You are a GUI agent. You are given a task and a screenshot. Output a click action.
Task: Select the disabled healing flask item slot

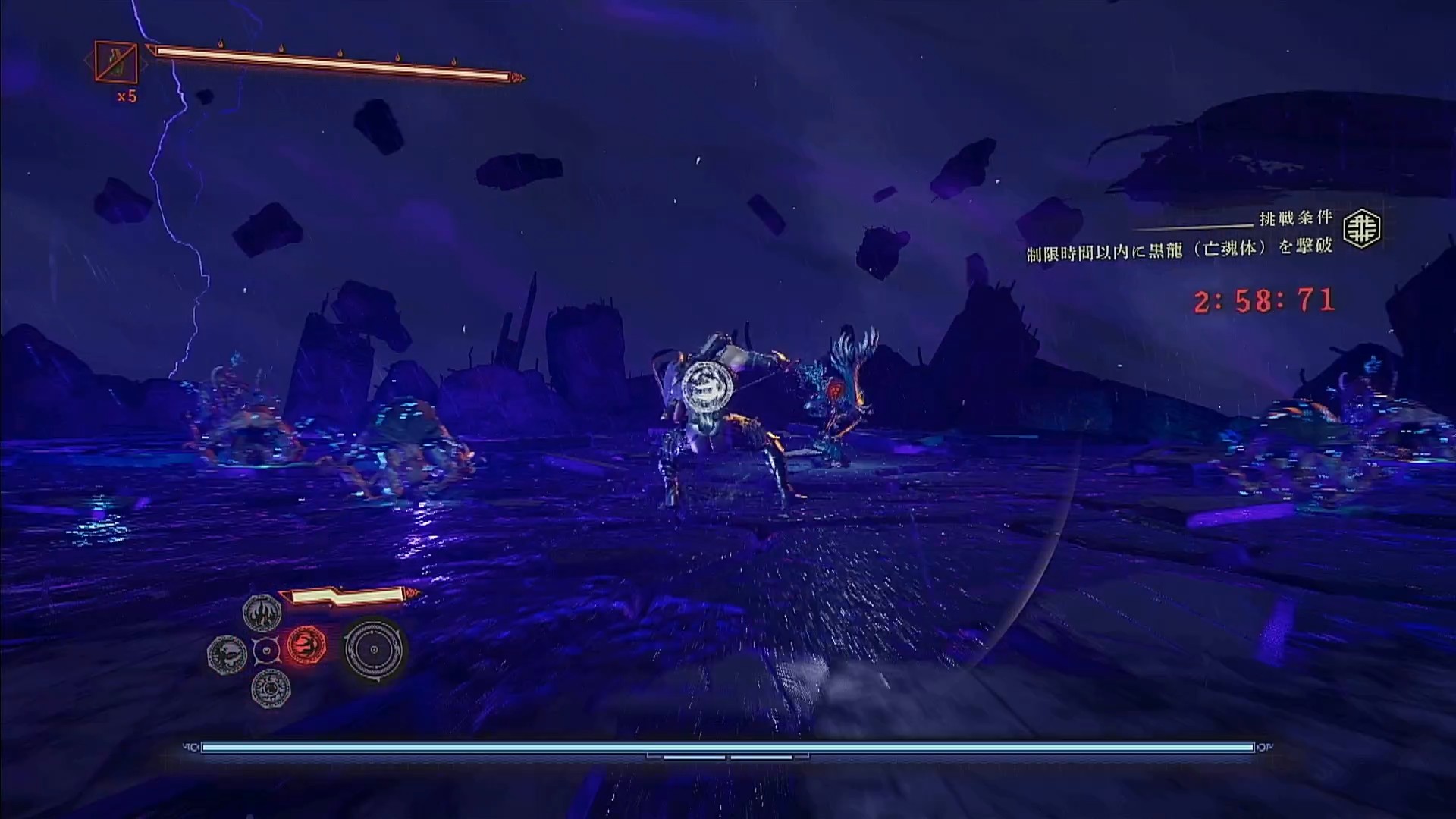click(x=116, y=63)
